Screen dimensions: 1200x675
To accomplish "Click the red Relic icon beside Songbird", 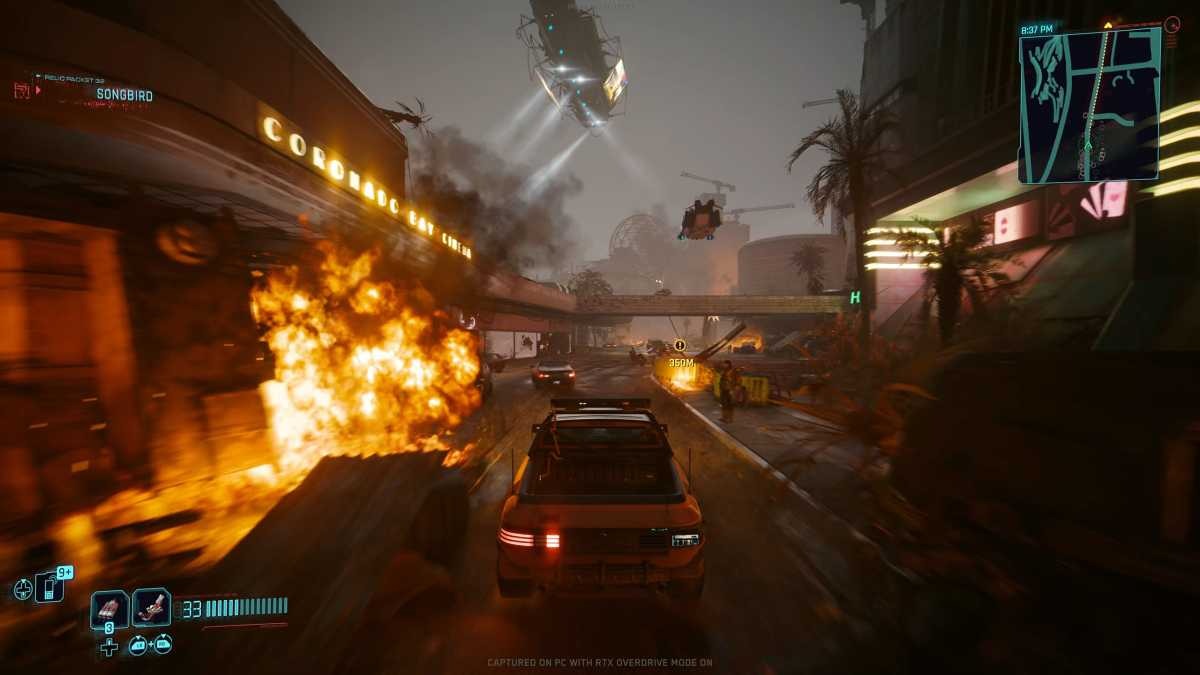I will [22, 90].
